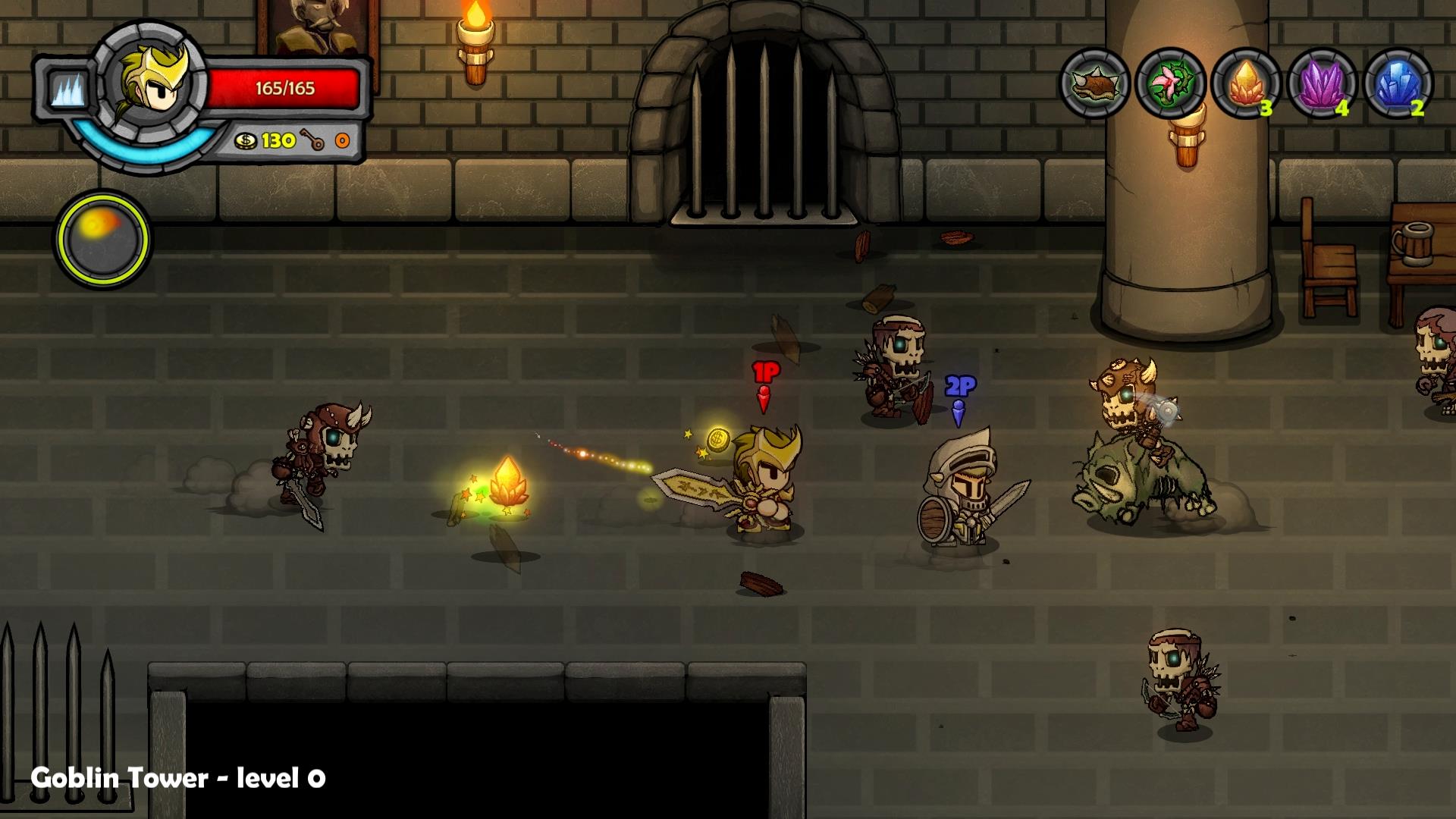Choose the pink flower item slot
Viewport: 1456px width, 819px height.
(x=1170, y=83)
